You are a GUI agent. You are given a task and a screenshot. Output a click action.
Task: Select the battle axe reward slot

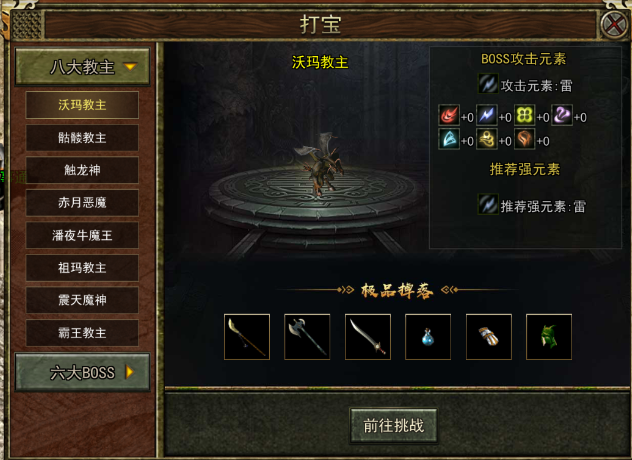(x=307, y=337)
